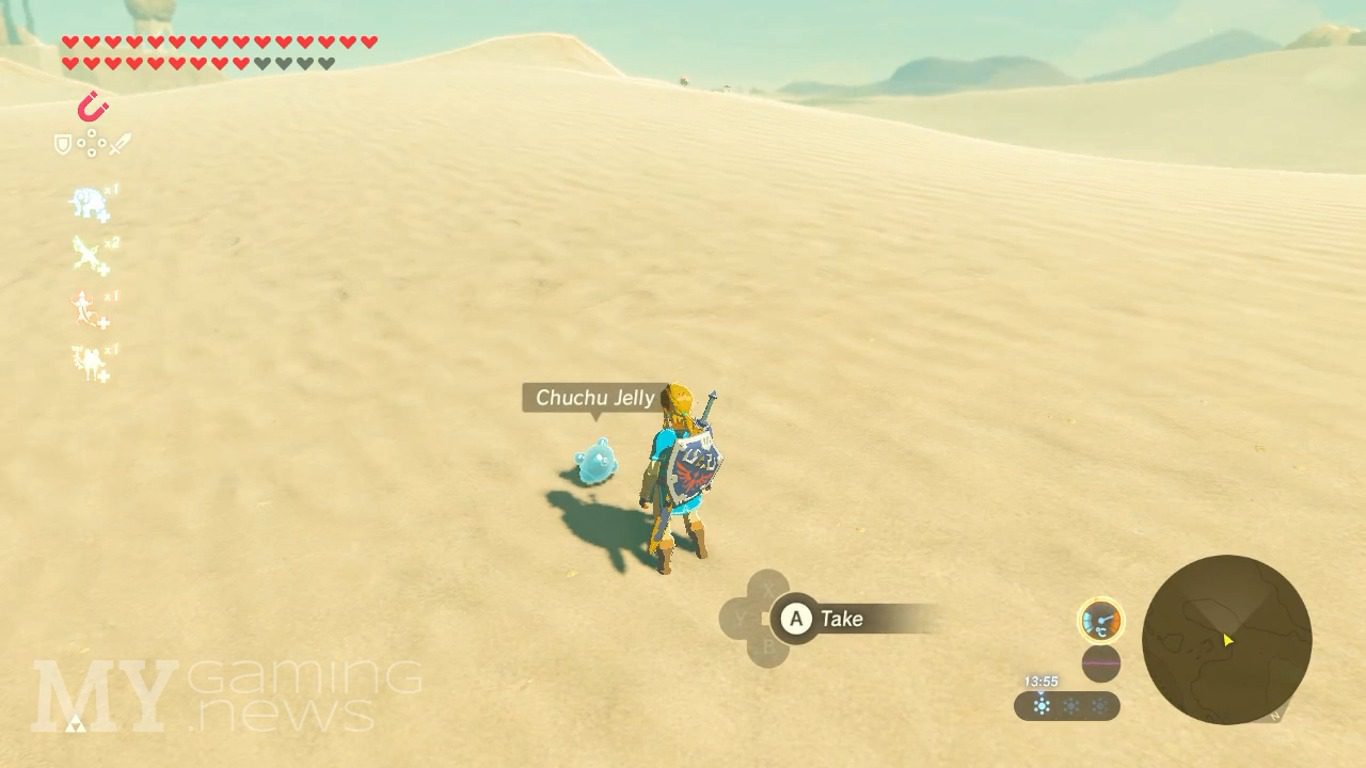This screenshot has width=1366, height=768.
Task: Click the noise level indicator circle
Action: pos(1101,662)
